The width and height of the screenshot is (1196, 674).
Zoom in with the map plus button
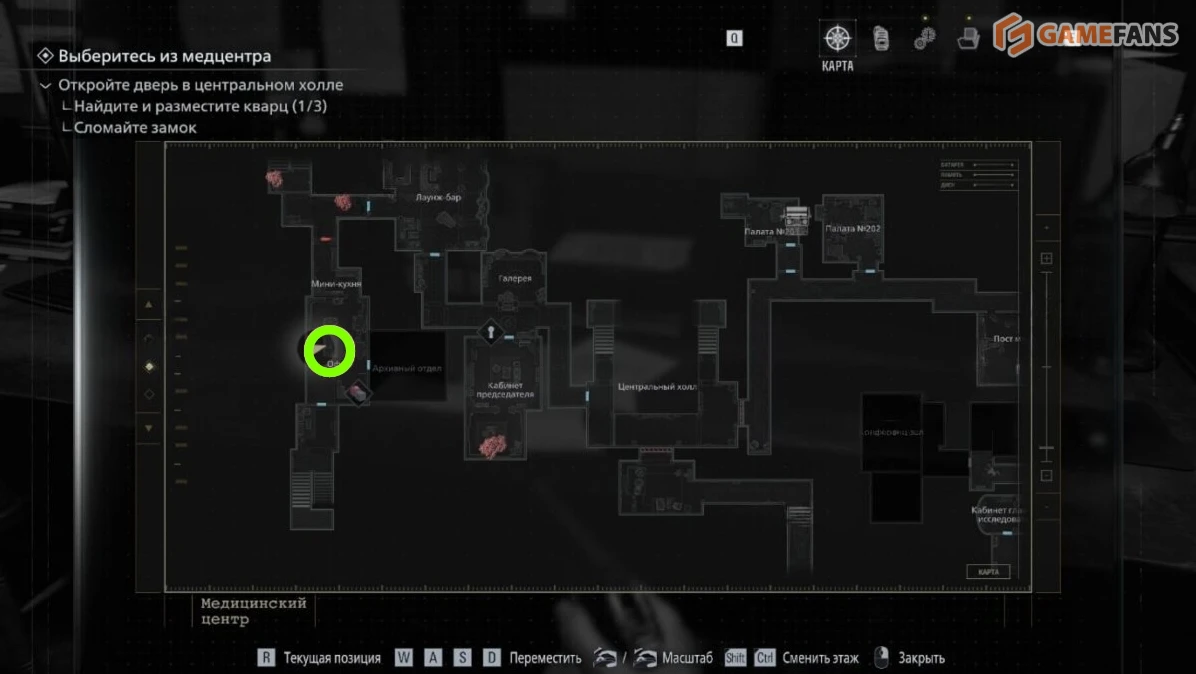[1047, 259]
